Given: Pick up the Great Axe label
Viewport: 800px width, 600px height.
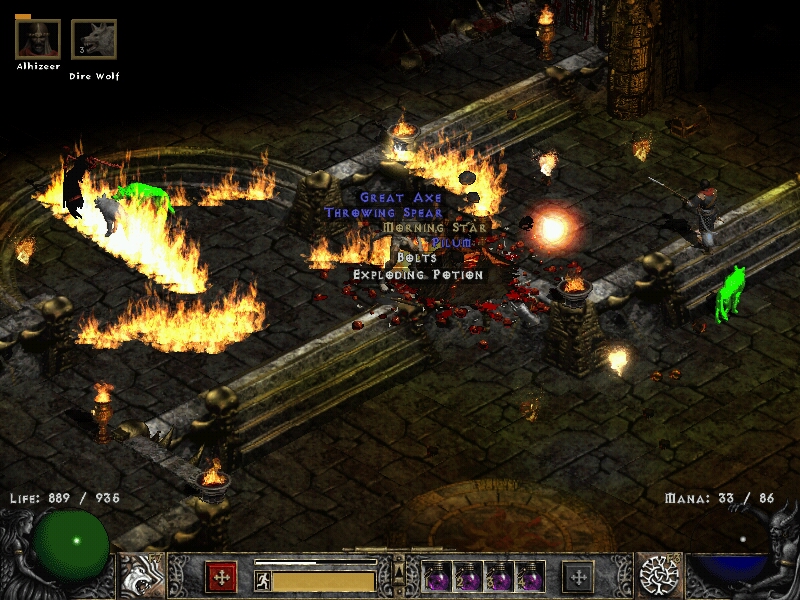Looking at the screenshot, I should click(400, 198).
